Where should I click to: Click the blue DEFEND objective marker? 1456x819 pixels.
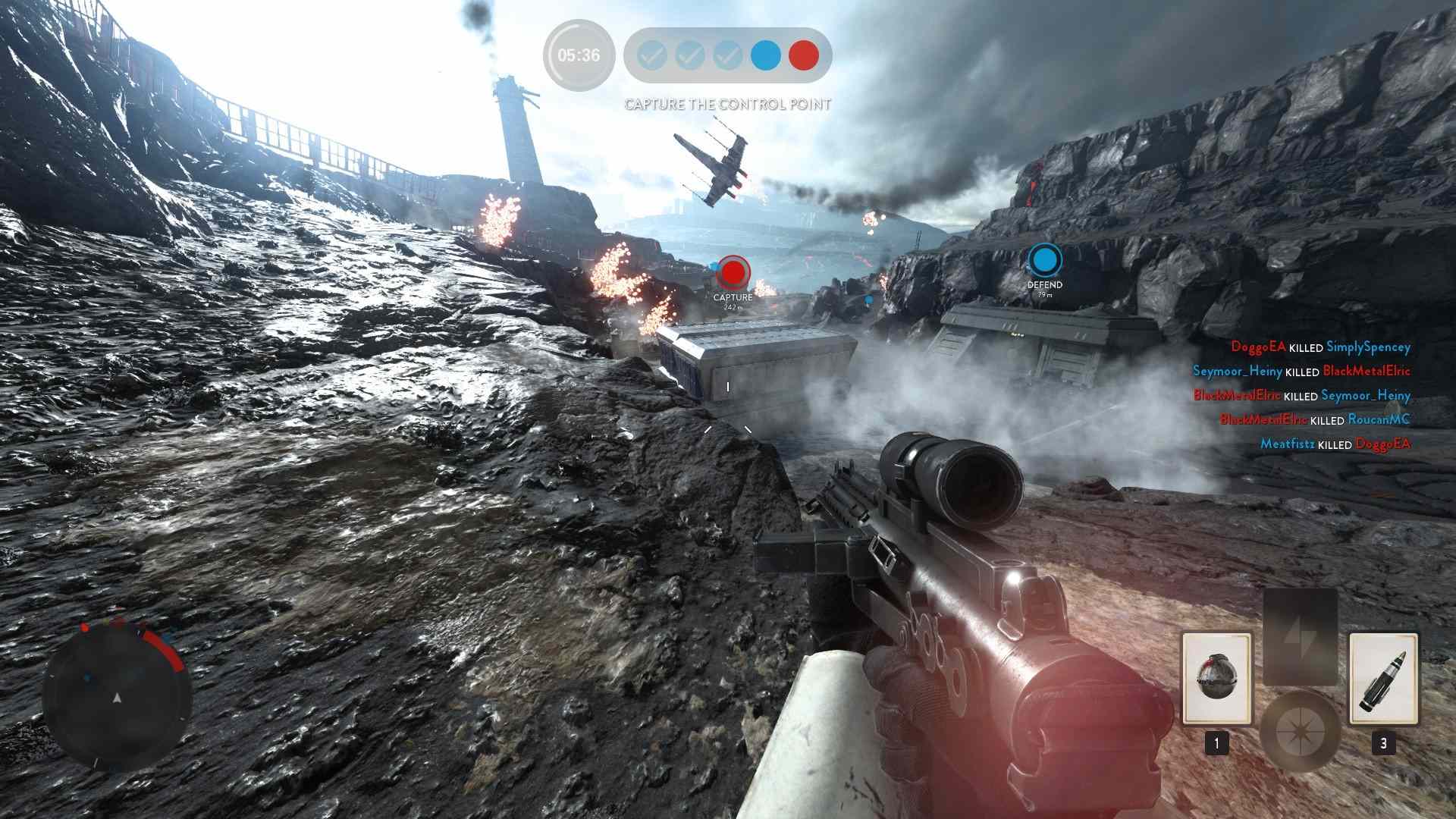[1044, 259]
